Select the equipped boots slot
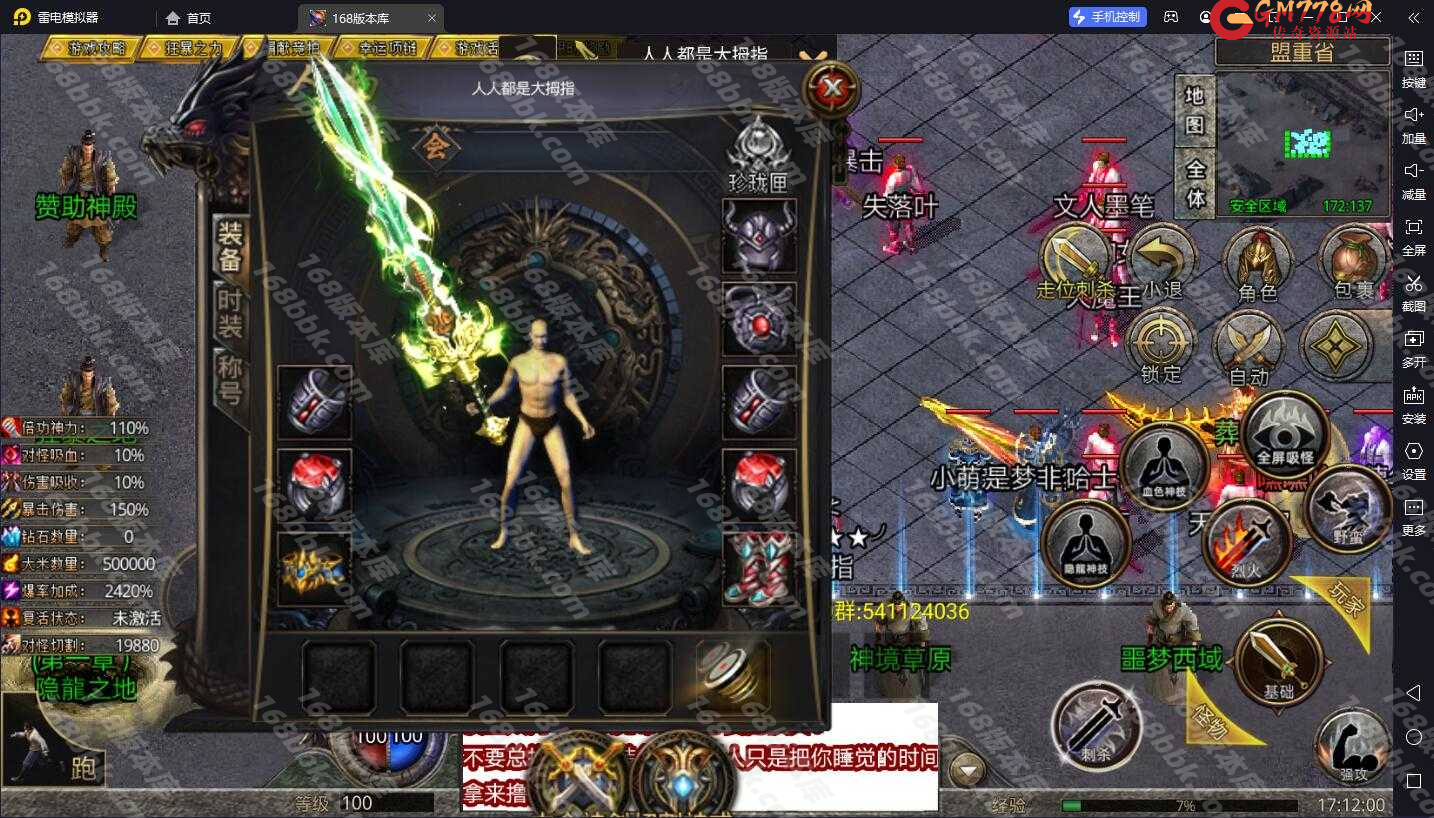1434x818 pixels. [x=759, y=569]
